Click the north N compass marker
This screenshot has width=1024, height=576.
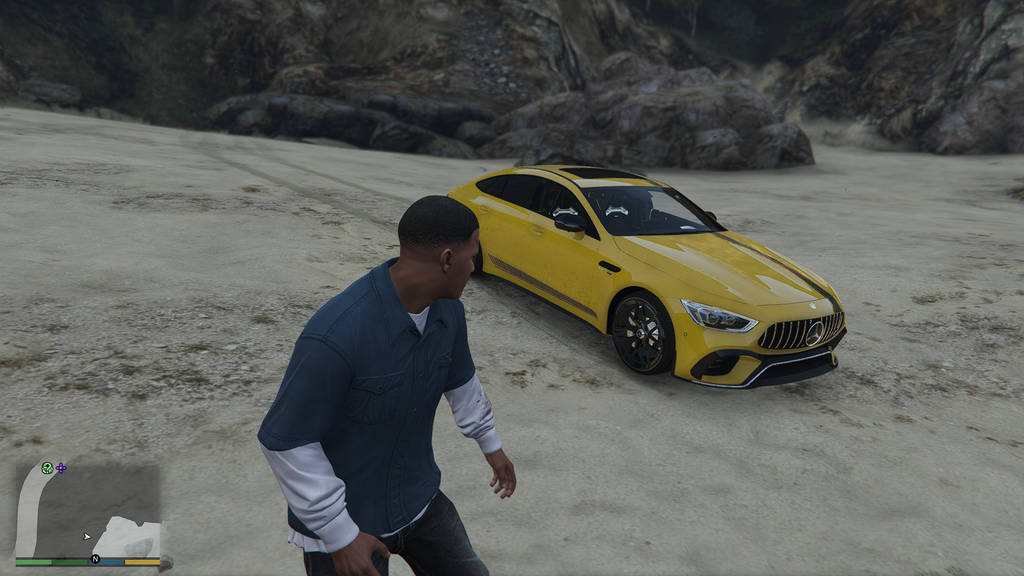coord(95,558)
